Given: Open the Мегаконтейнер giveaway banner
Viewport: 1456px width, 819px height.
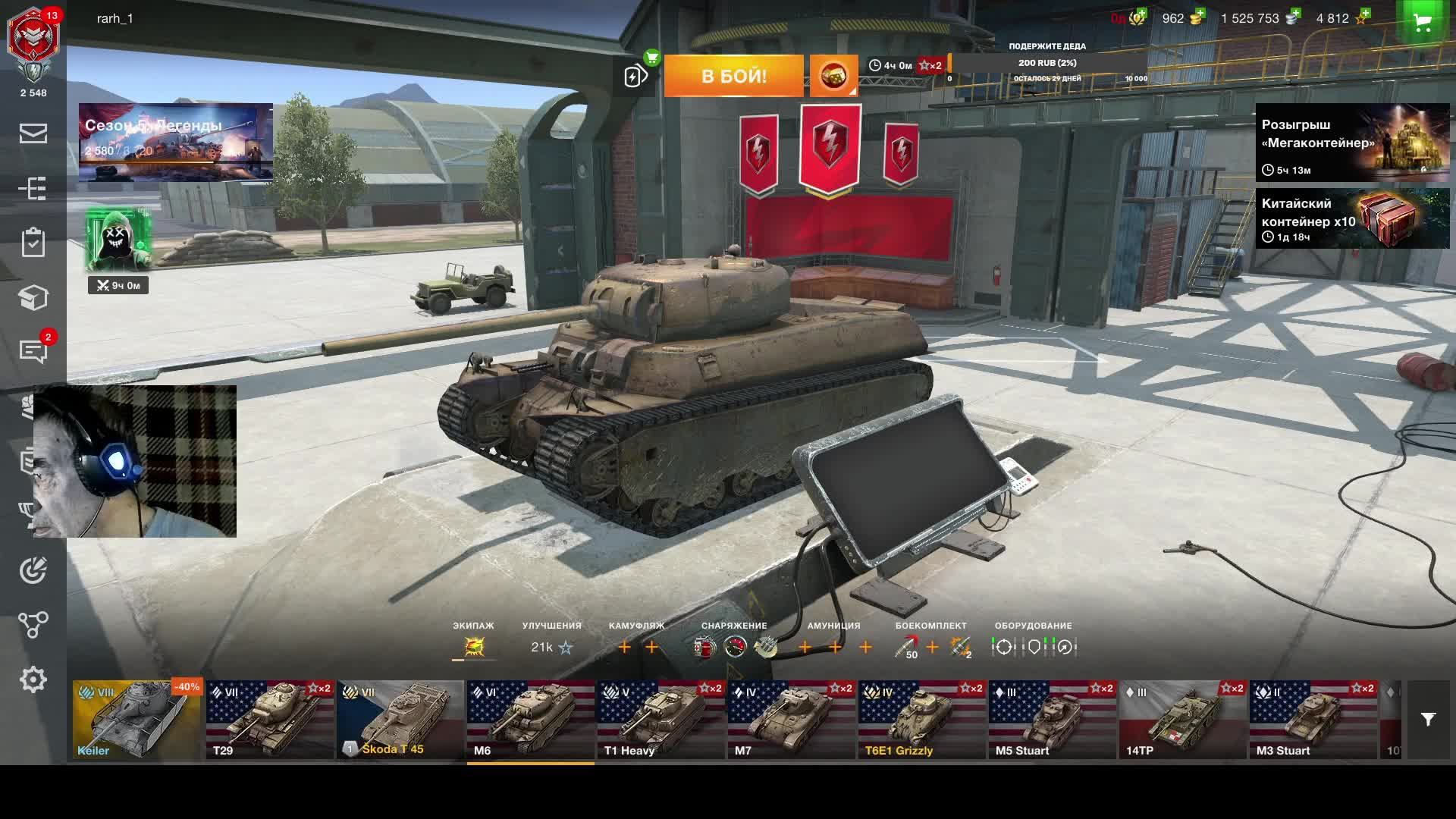Looking at the screenshot, I should 1352,143.
